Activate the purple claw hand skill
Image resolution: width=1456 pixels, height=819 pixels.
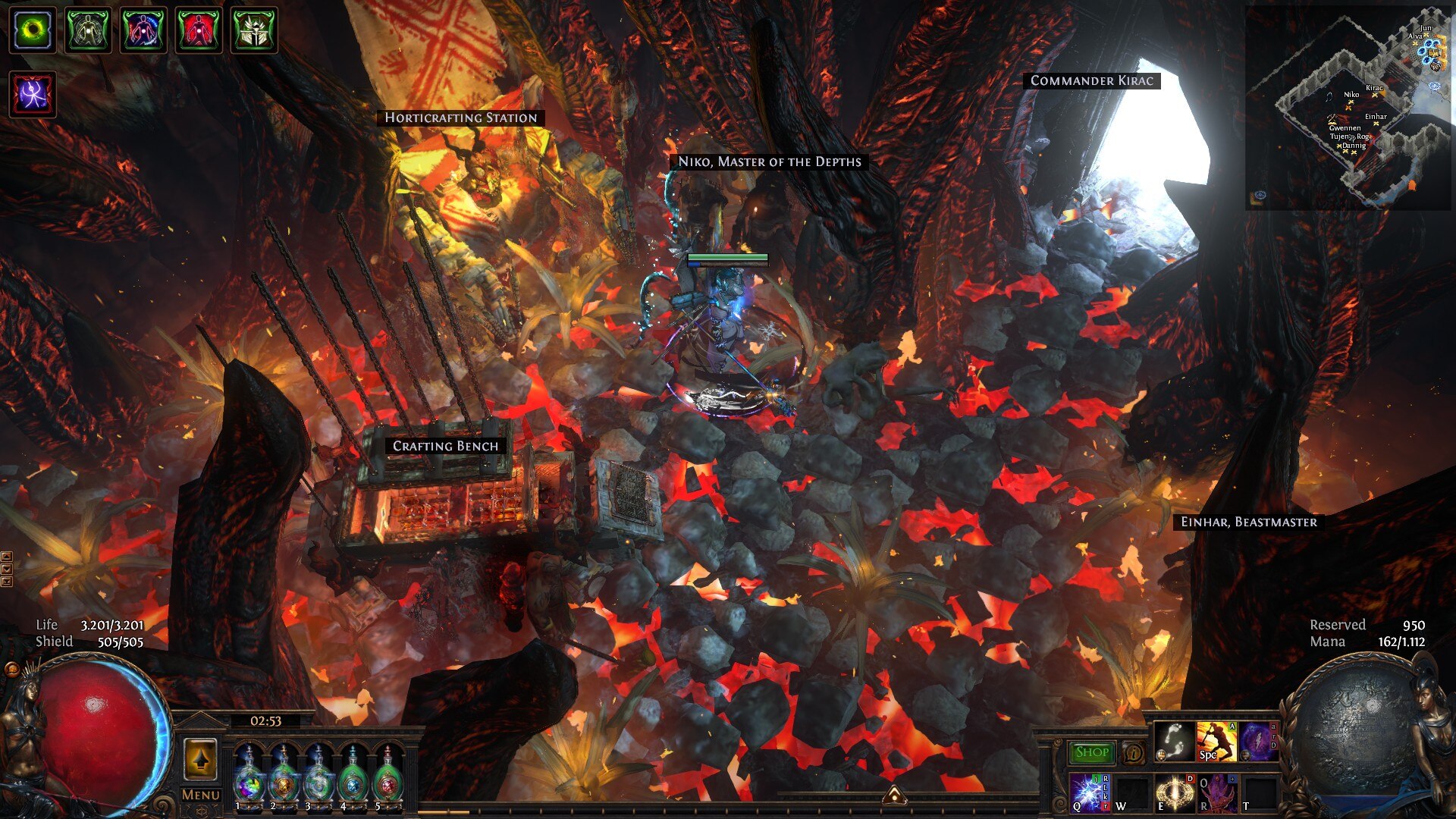tap(1217, 792)
